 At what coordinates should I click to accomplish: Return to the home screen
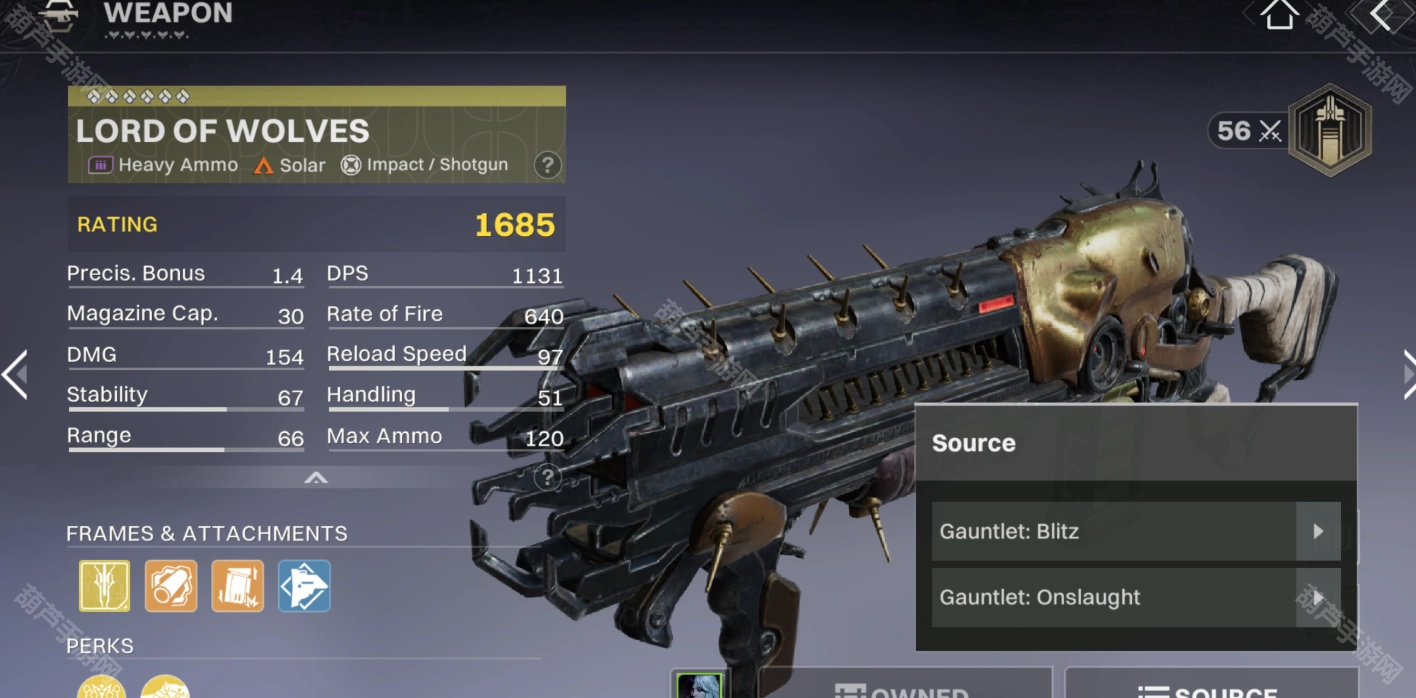(1278, 15)
